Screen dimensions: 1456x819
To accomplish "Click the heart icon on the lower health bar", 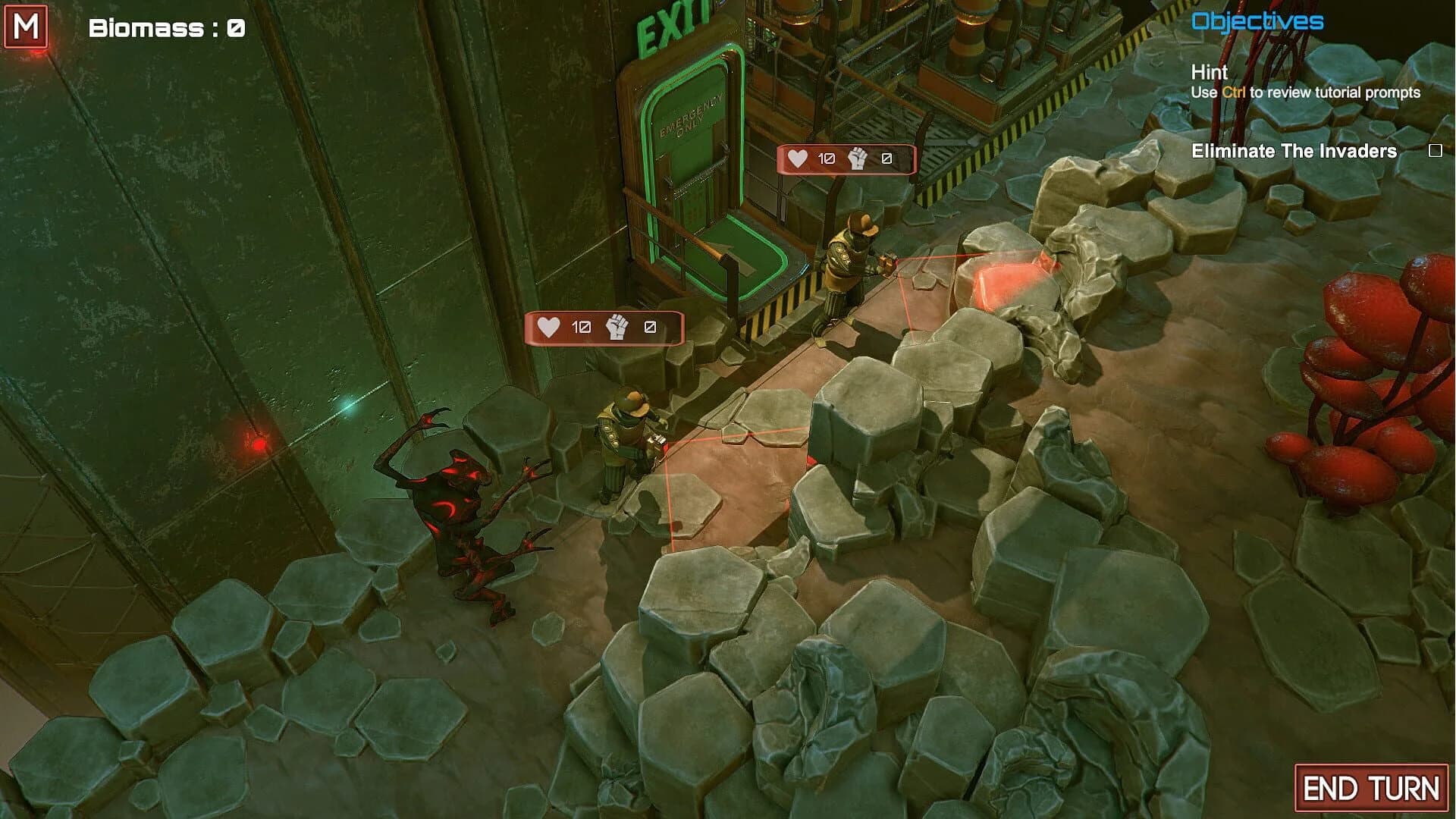I will point(548,328).
